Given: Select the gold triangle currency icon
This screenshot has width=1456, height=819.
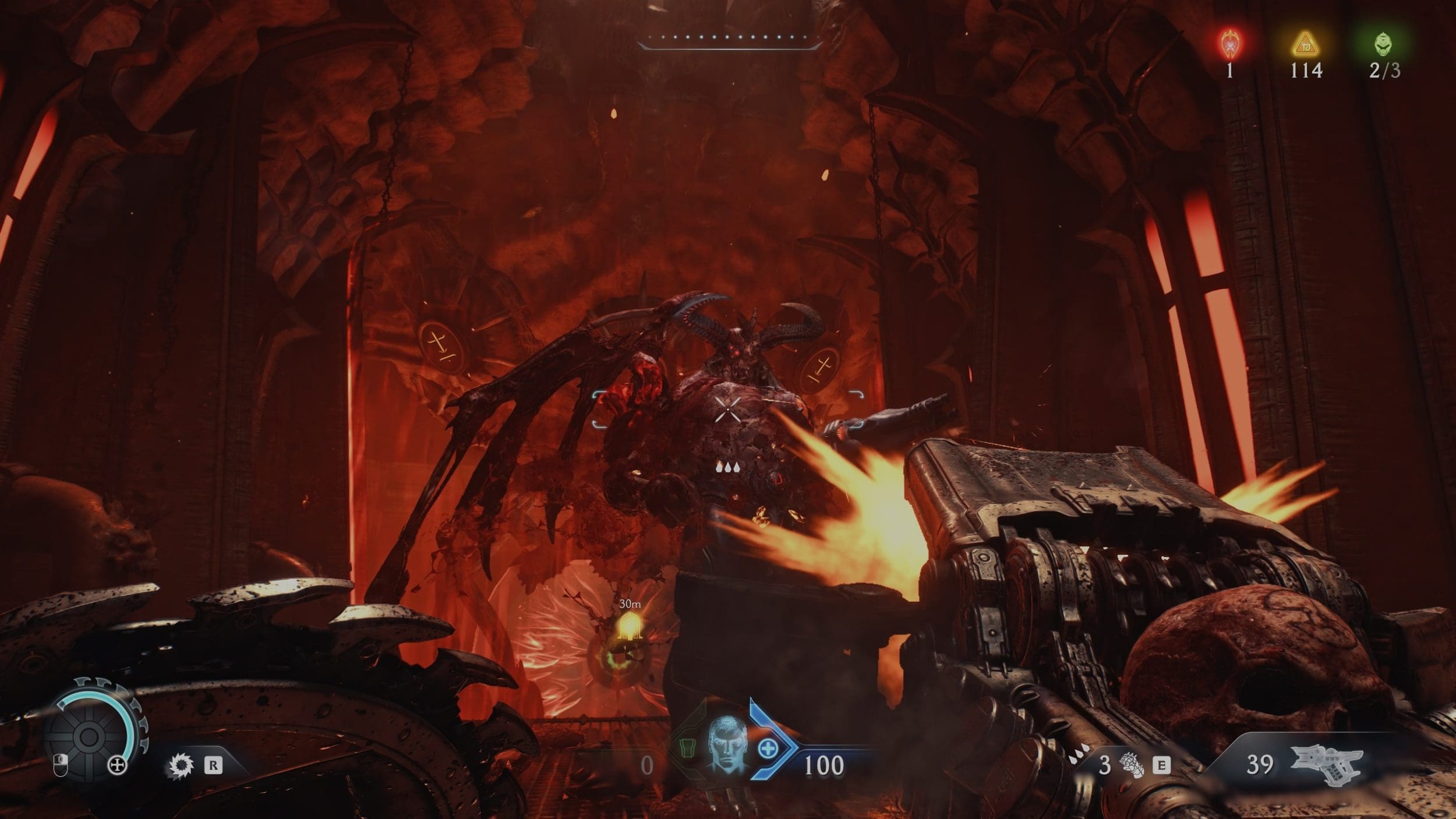Looking at the screenshot, I should point(1305,44).
